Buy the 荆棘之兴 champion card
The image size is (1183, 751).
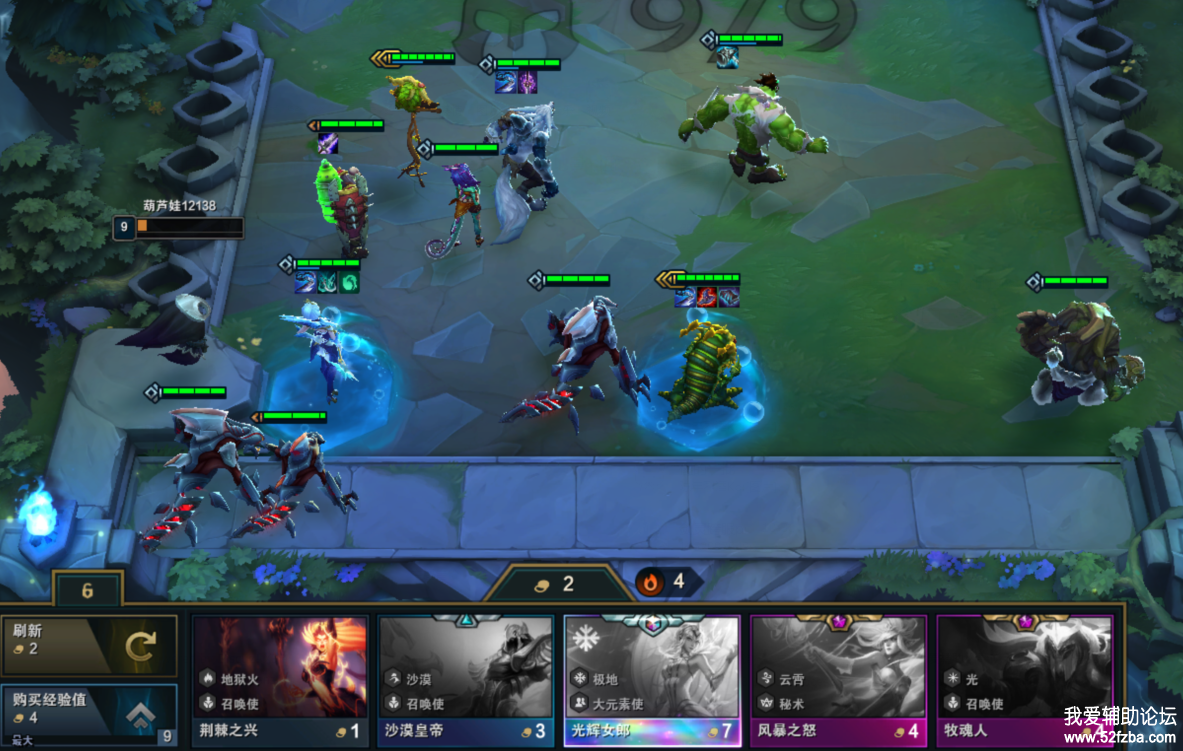point(280,680)
